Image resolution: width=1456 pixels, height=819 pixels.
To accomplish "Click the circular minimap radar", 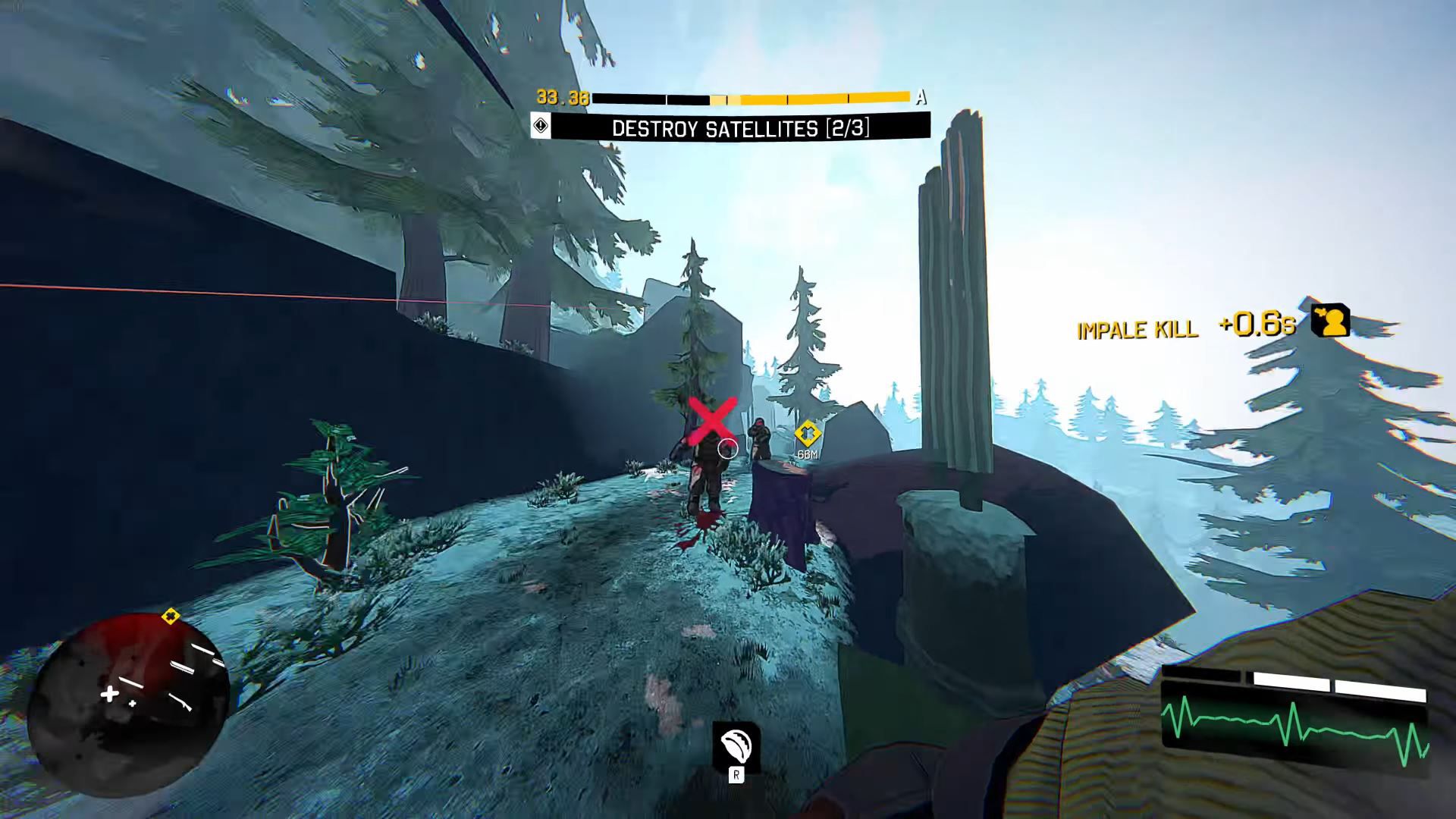I will click(127, 705).
